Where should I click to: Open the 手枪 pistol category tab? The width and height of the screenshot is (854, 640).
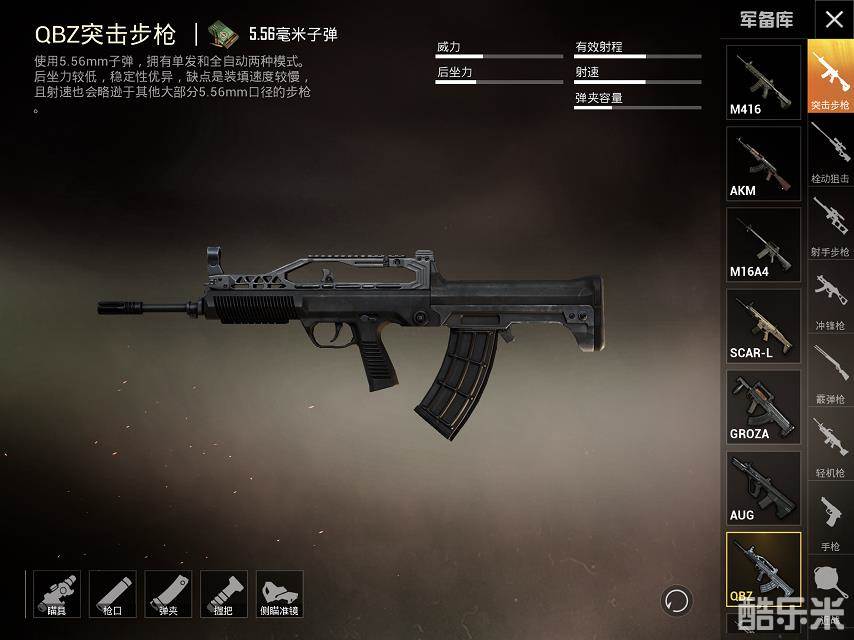[830, 520]
